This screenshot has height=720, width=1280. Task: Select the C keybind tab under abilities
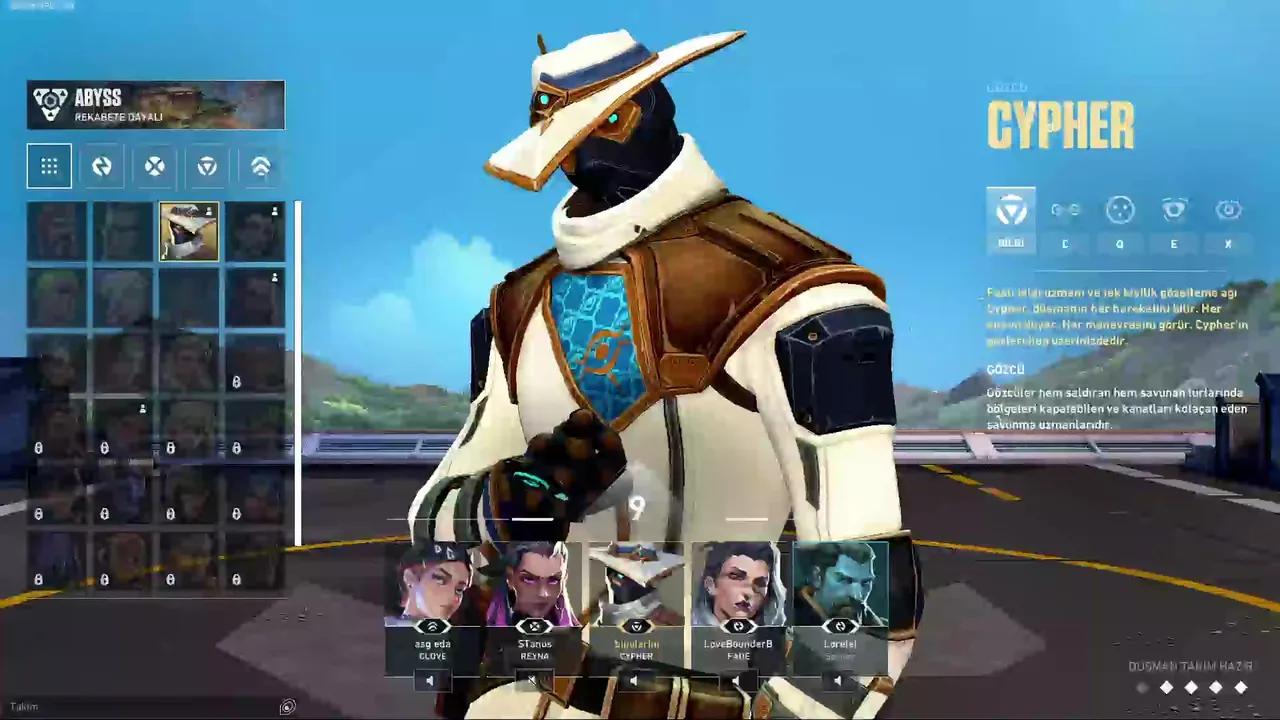tap(1065, 244)
